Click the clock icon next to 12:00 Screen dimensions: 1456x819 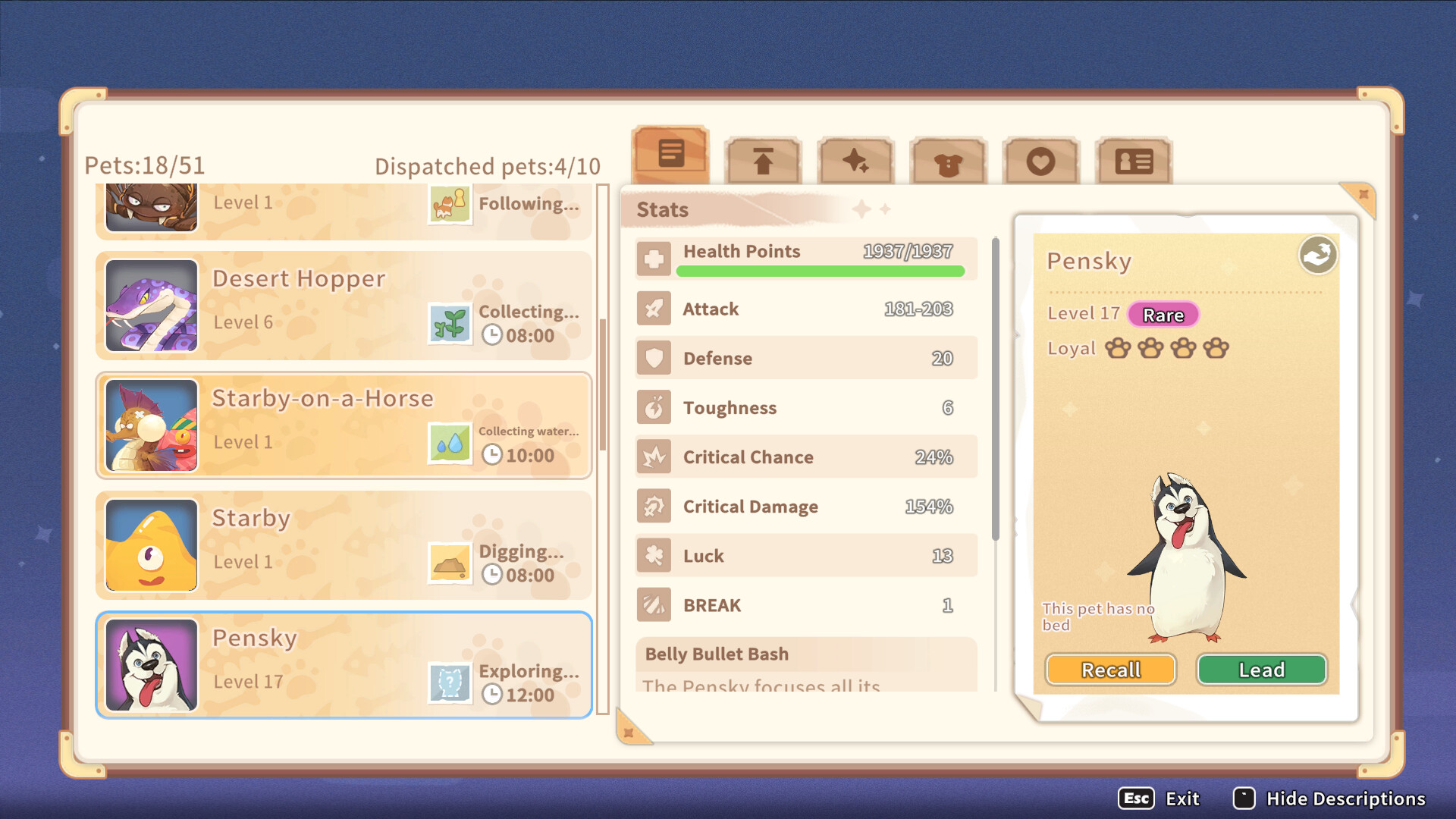pos(494,694)
